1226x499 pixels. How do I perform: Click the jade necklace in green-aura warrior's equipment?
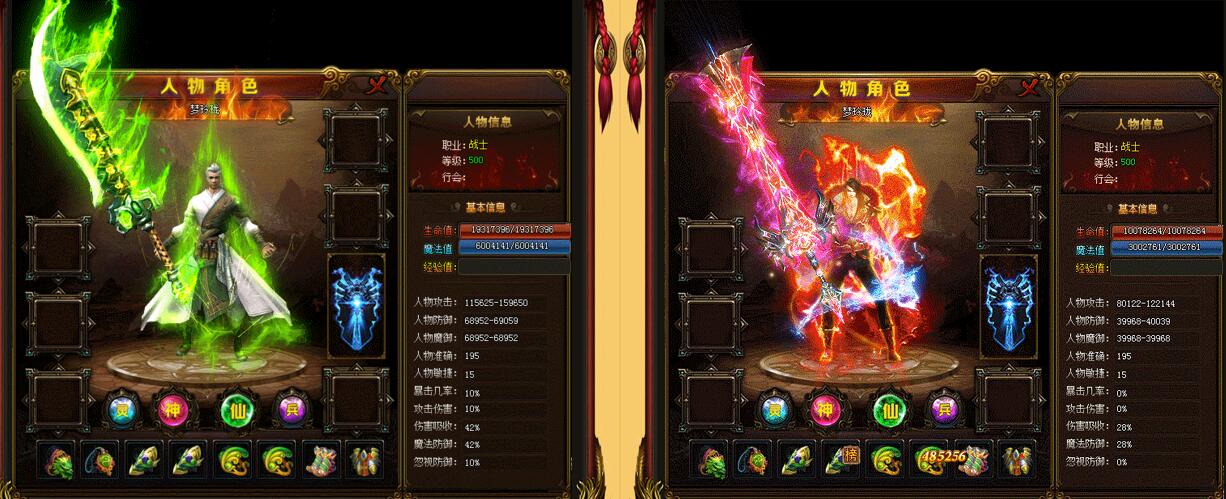(100, 460)
